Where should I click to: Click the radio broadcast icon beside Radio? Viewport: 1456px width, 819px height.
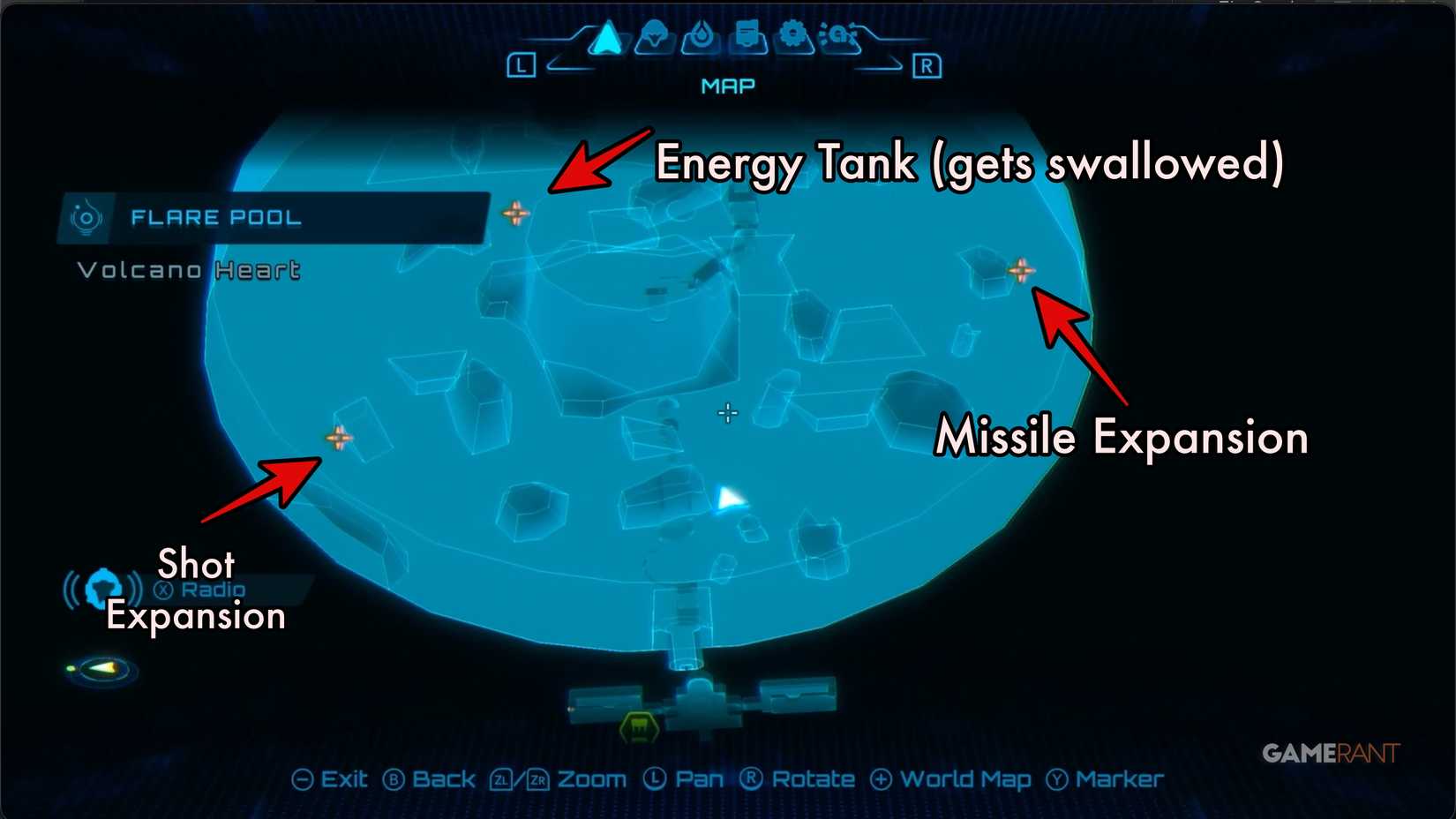pos(101,587)
